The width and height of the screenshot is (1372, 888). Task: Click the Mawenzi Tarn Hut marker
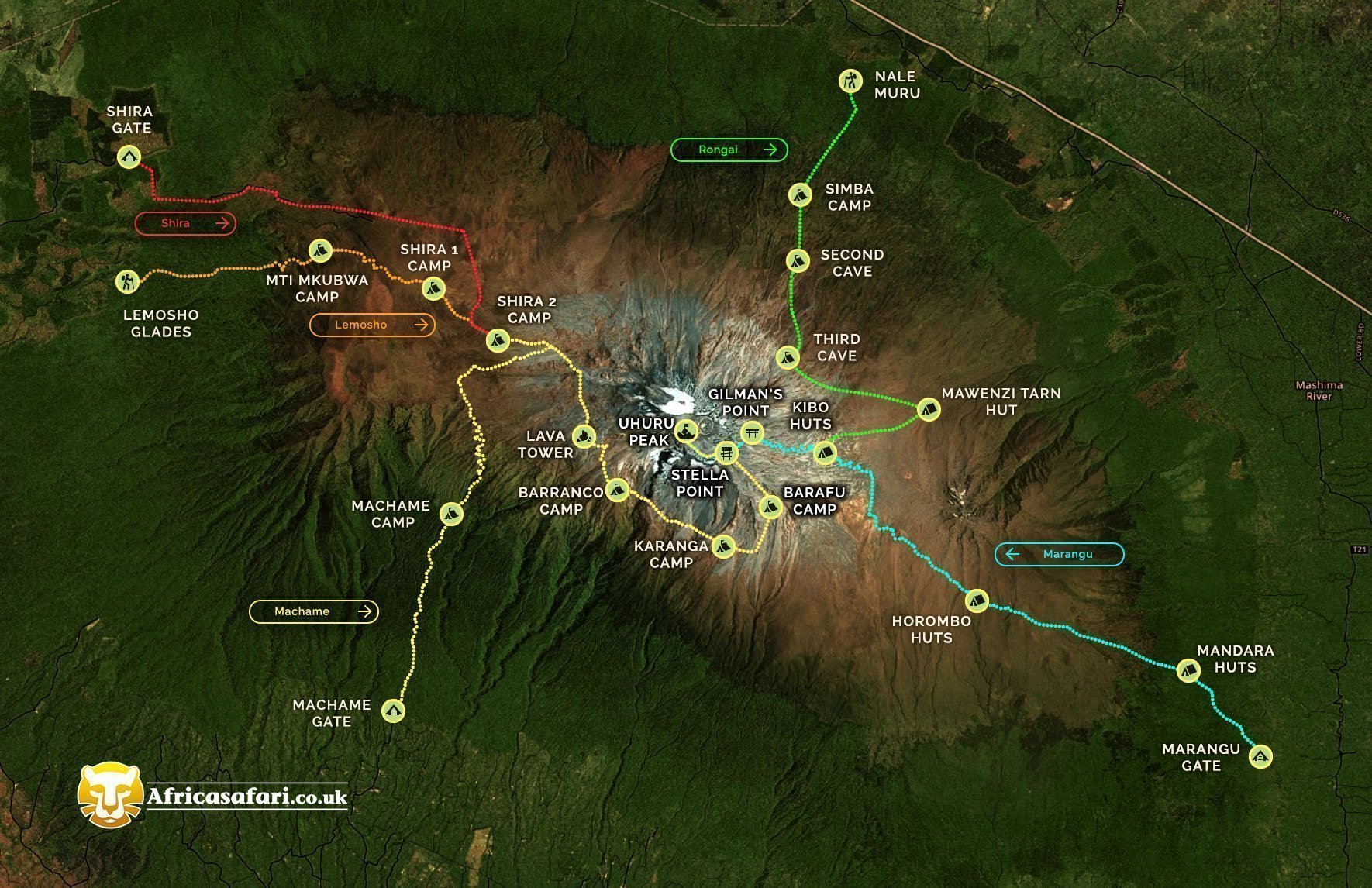coord(929,408)
